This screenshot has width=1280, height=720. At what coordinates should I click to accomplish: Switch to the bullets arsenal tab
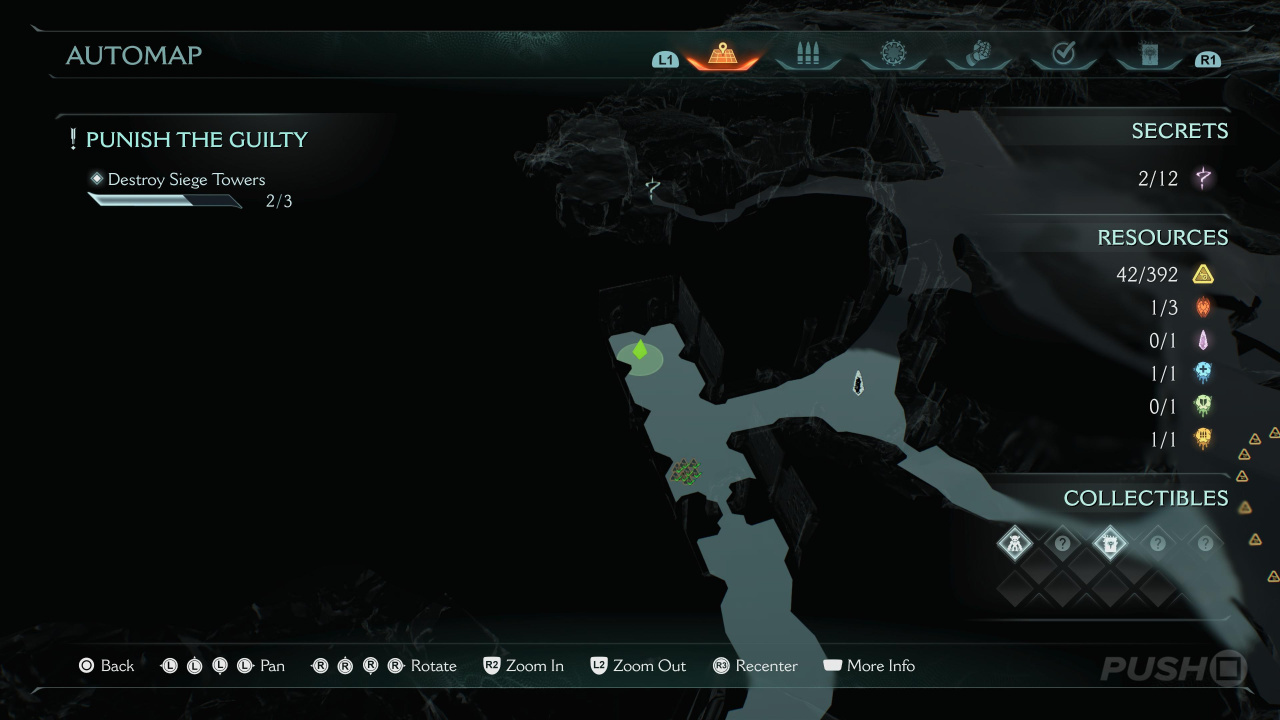pos(807,55)
